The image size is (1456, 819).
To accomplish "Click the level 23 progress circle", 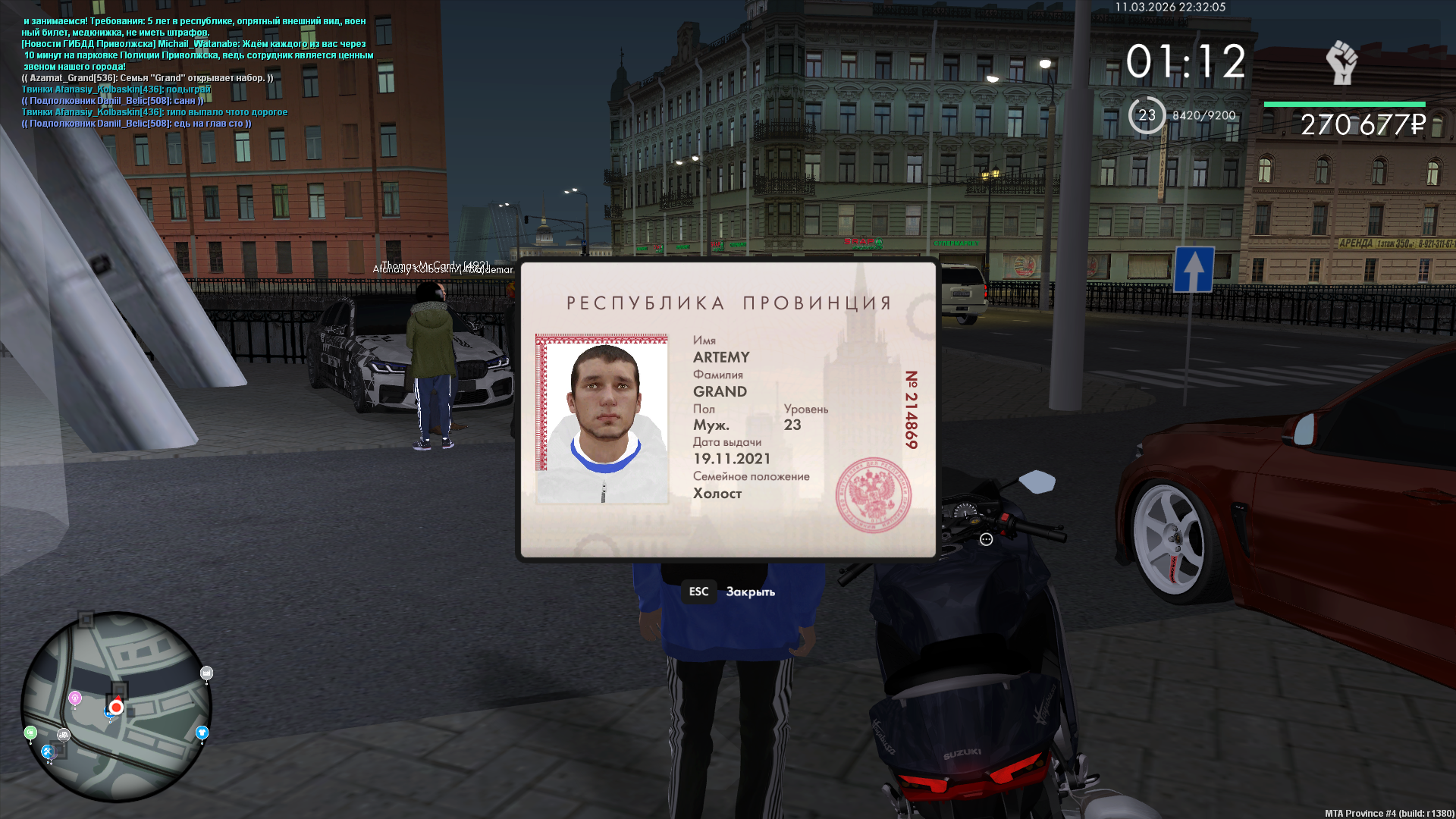I will point(1147,115).
